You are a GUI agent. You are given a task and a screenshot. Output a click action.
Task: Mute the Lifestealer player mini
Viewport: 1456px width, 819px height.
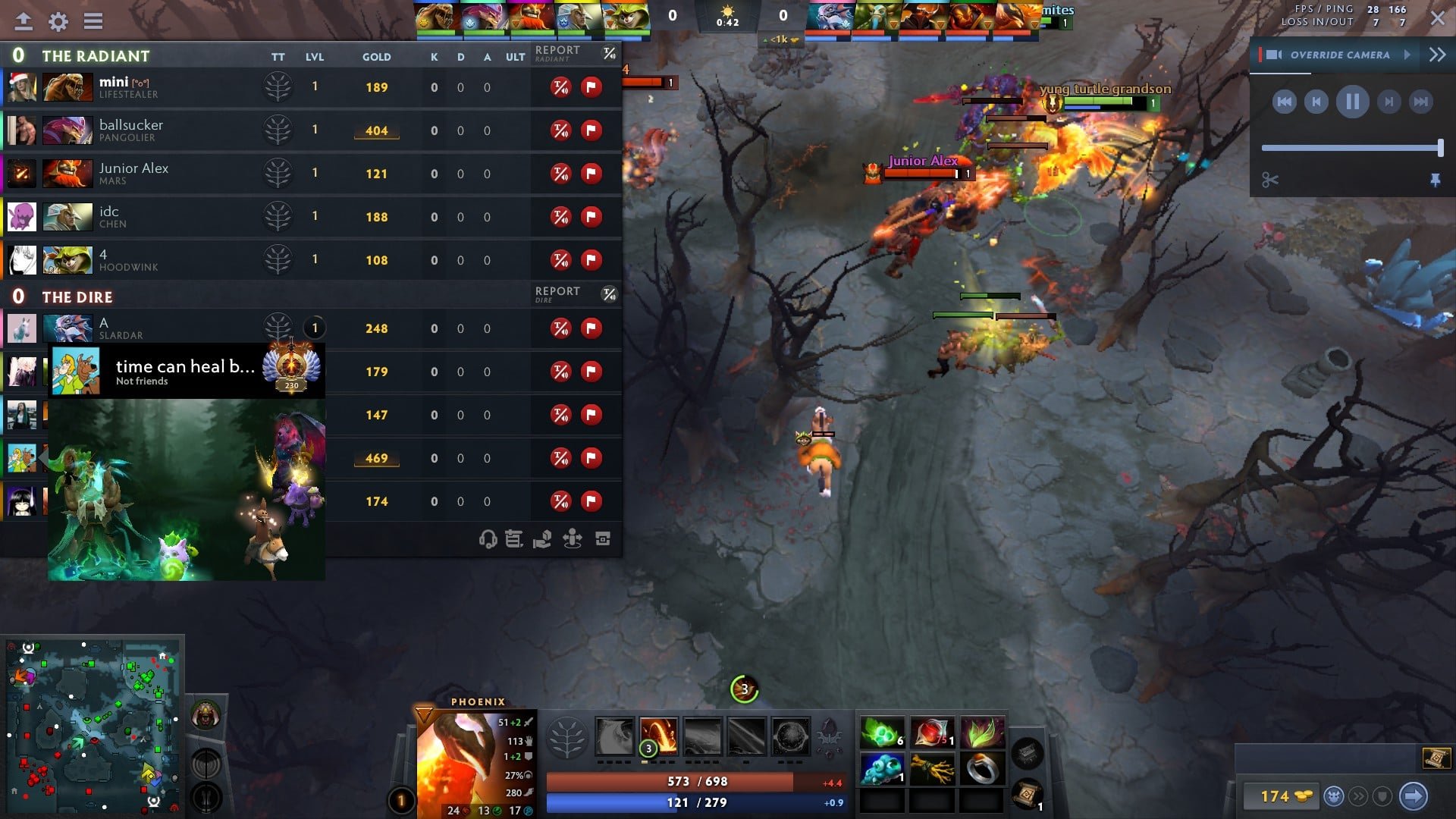click(560, 87)
